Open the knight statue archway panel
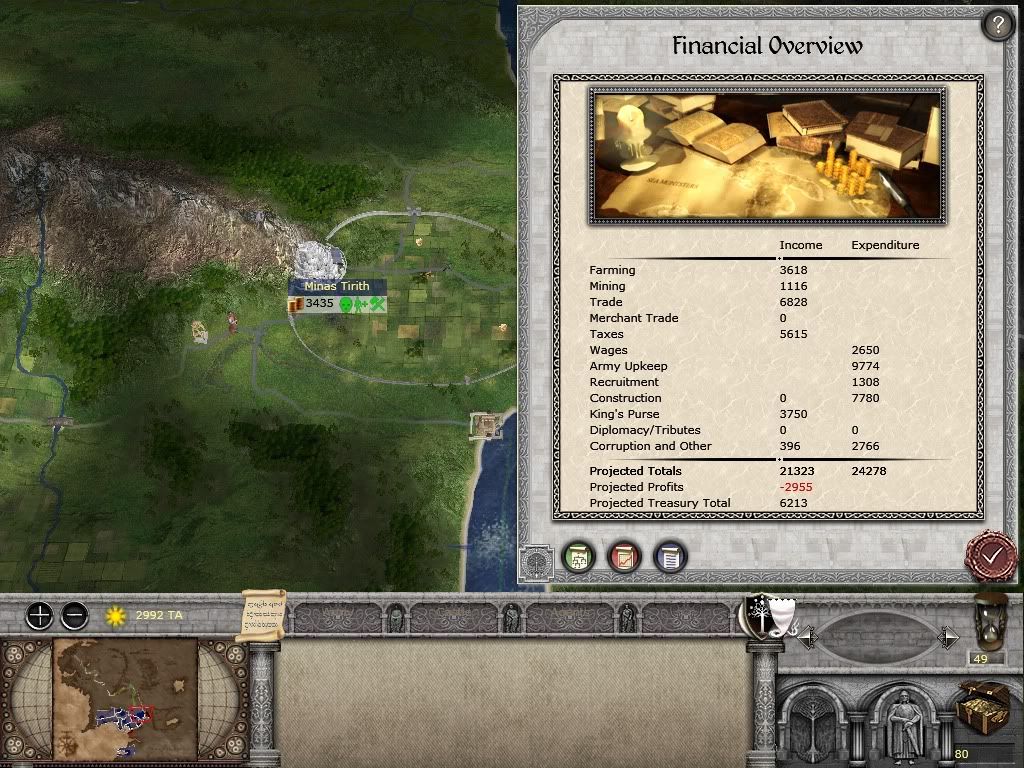 tap(904, 724)
